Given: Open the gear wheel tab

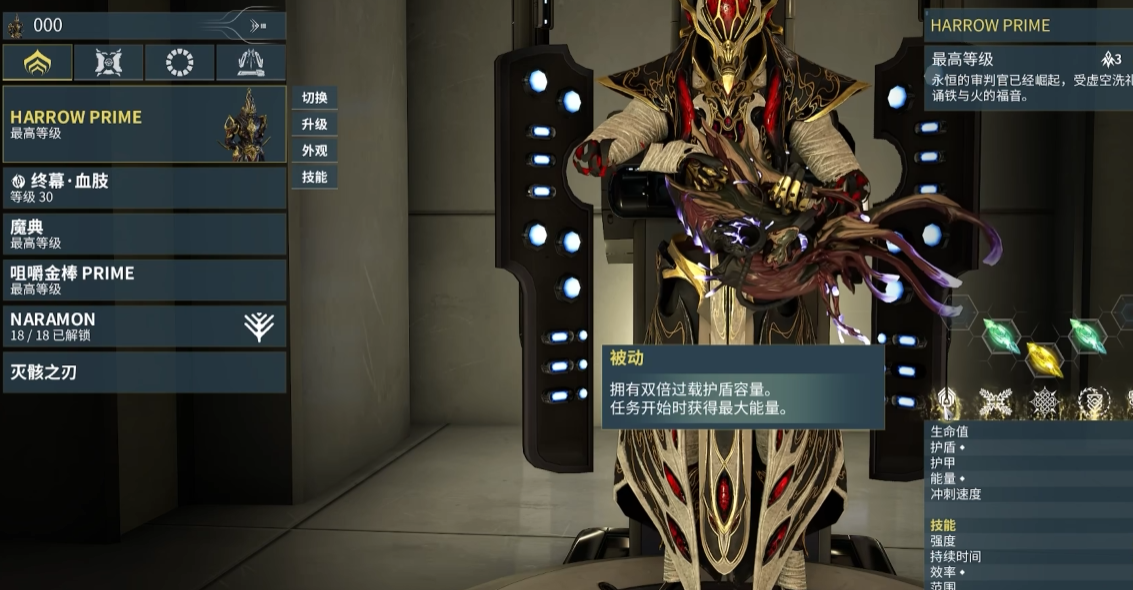Looking at the screenshot, I should point(179,63).
